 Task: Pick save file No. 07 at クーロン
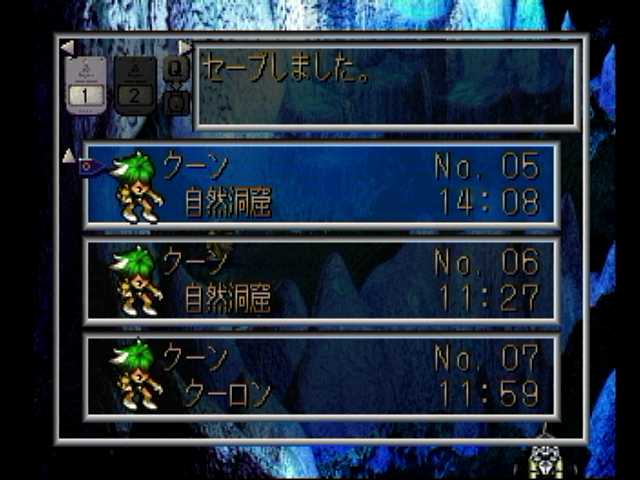tap(321, 376)
